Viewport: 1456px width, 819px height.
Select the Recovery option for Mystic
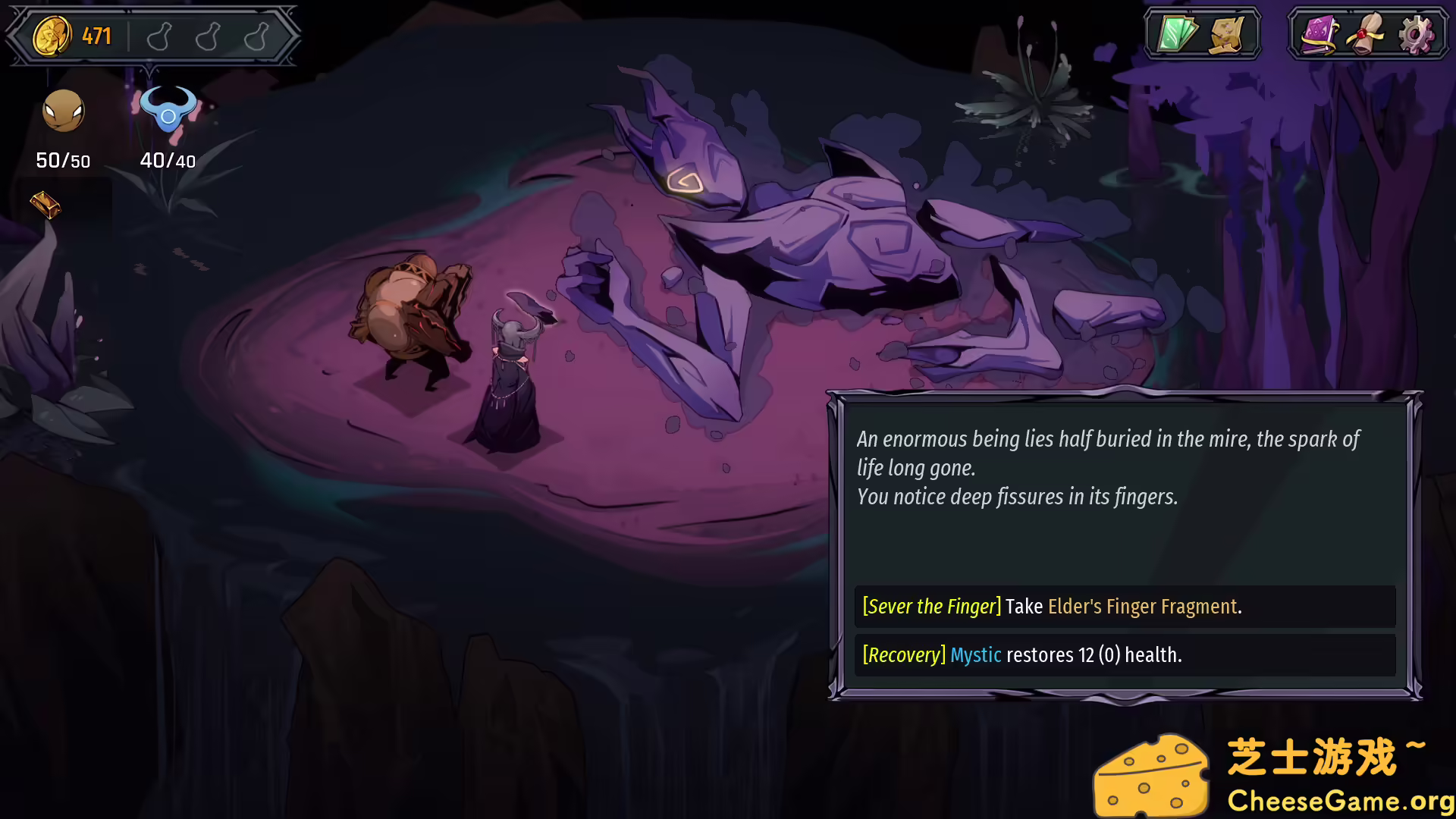[x=1124, y=655]
